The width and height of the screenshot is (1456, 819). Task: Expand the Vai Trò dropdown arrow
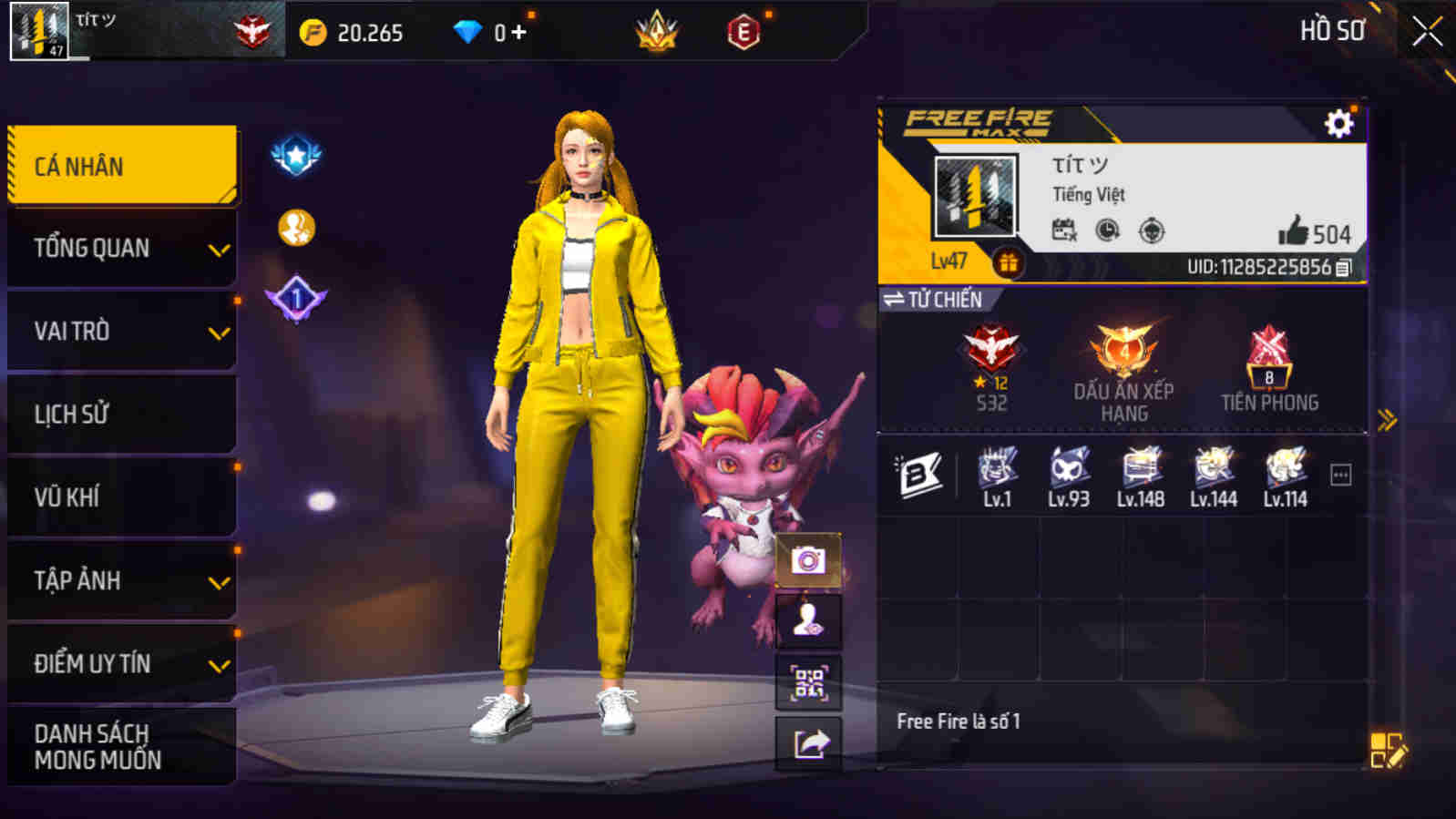coord(220,331)
